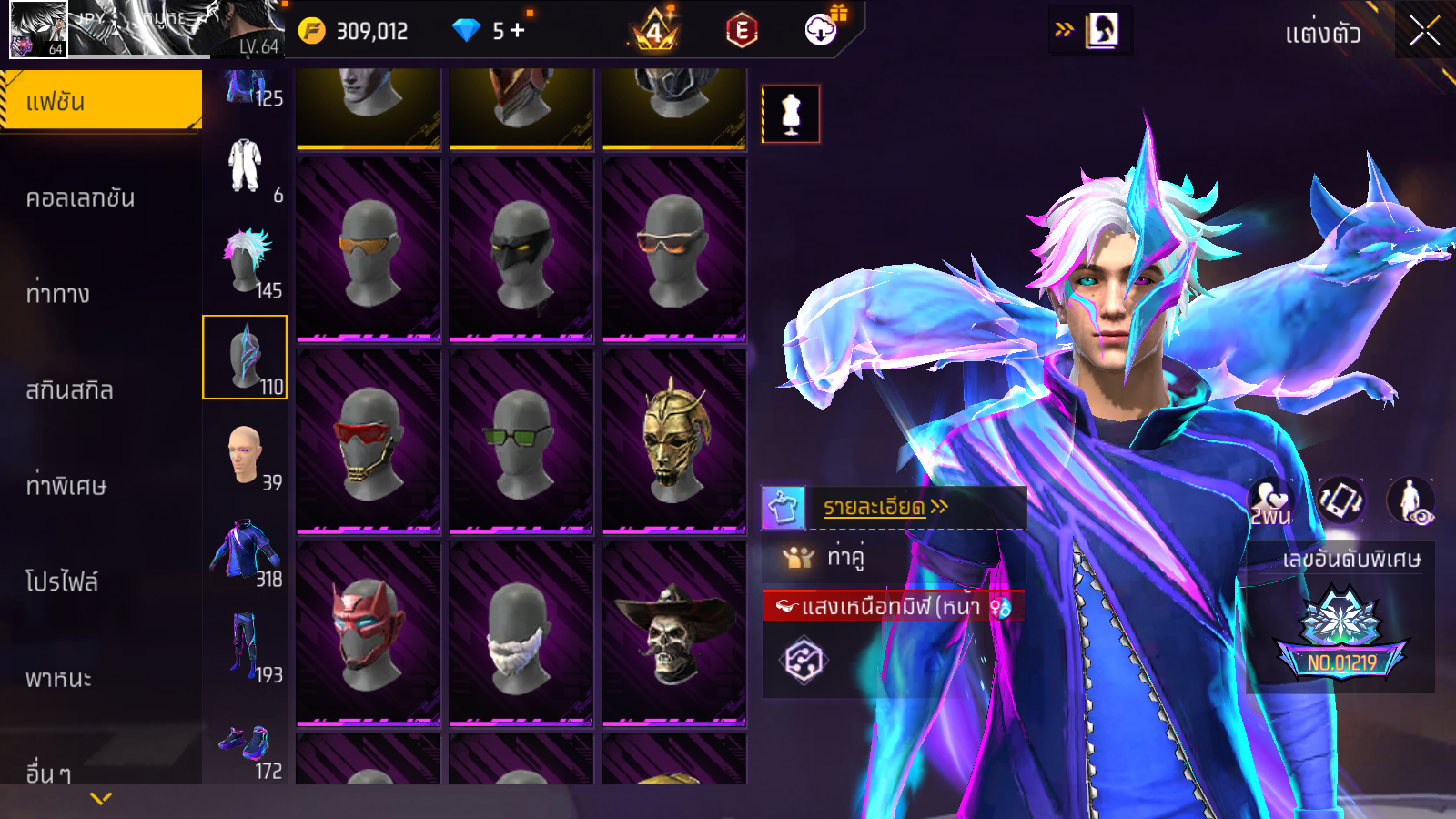Select the white spiky hair category

246,262
